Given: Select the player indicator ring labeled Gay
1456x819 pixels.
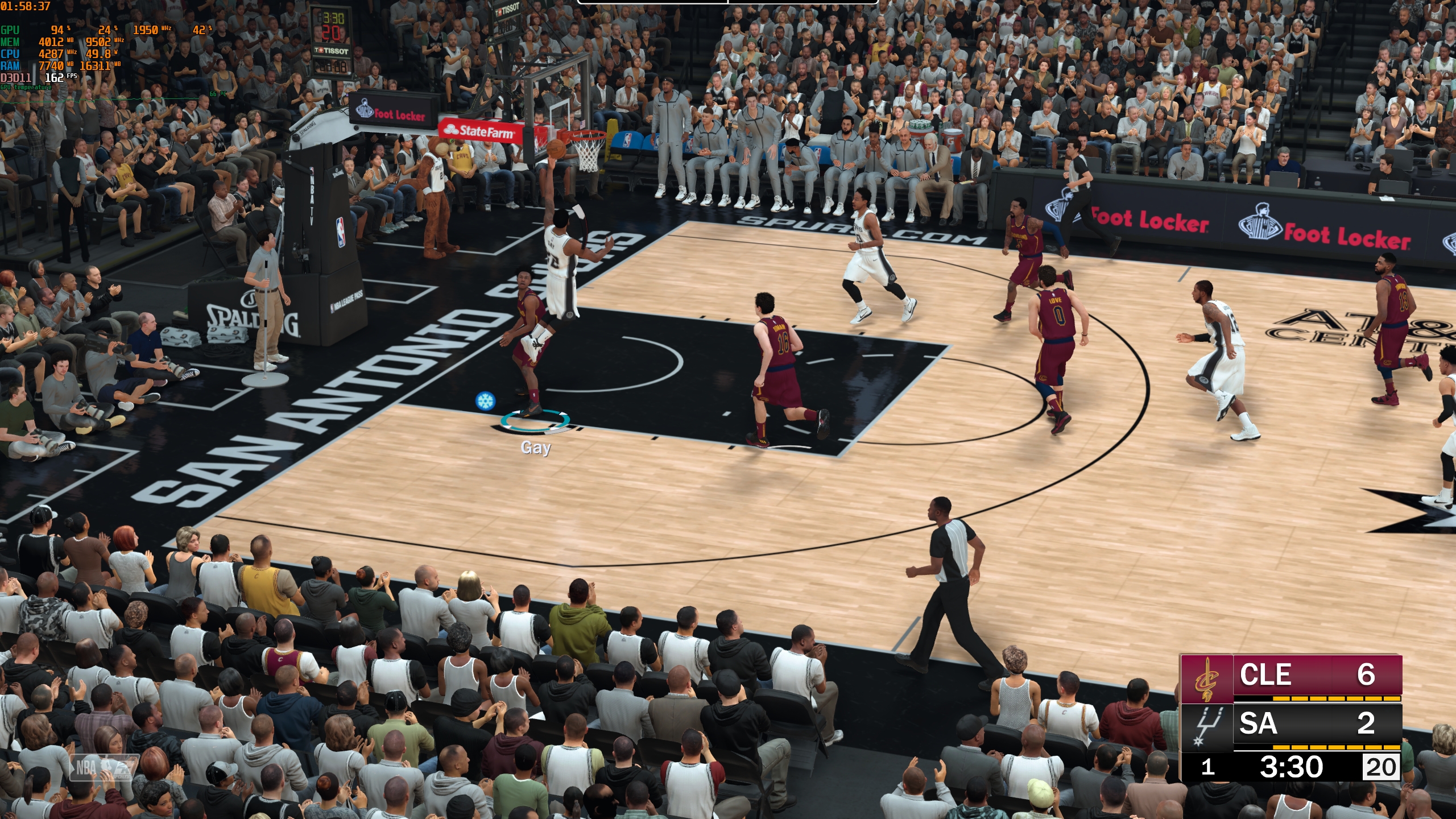Looking at the screenshot, I should tap(535, 422).
